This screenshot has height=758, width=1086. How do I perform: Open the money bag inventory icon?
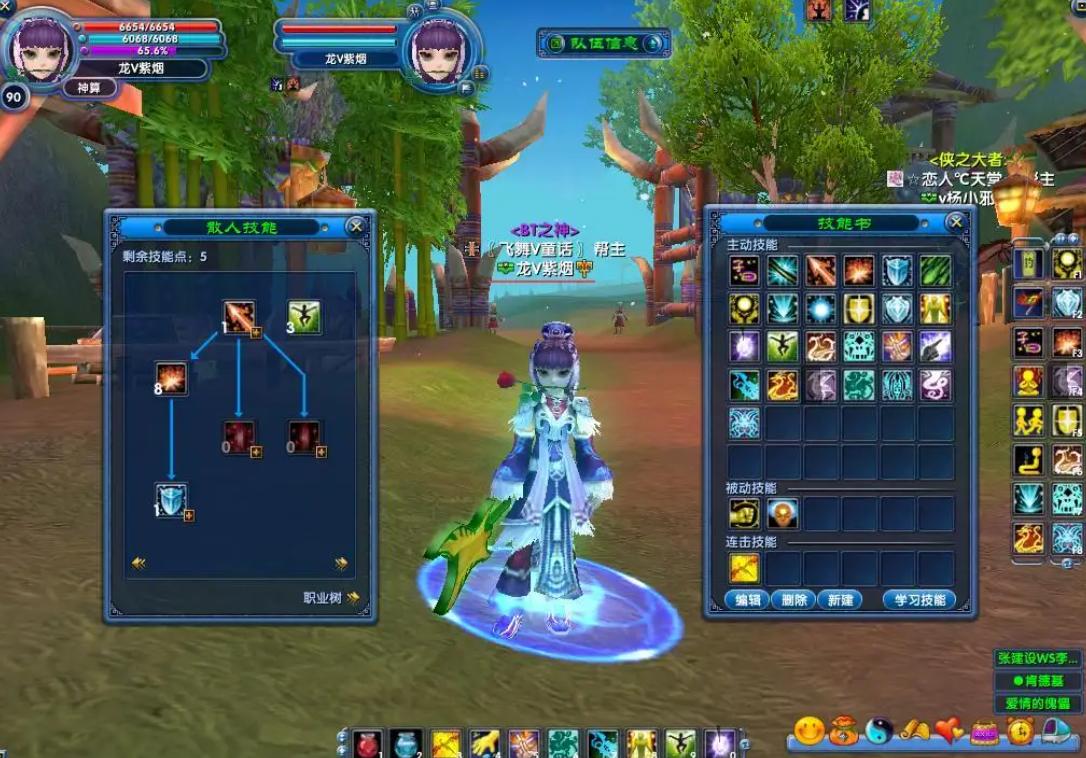(x=843, y=731)
